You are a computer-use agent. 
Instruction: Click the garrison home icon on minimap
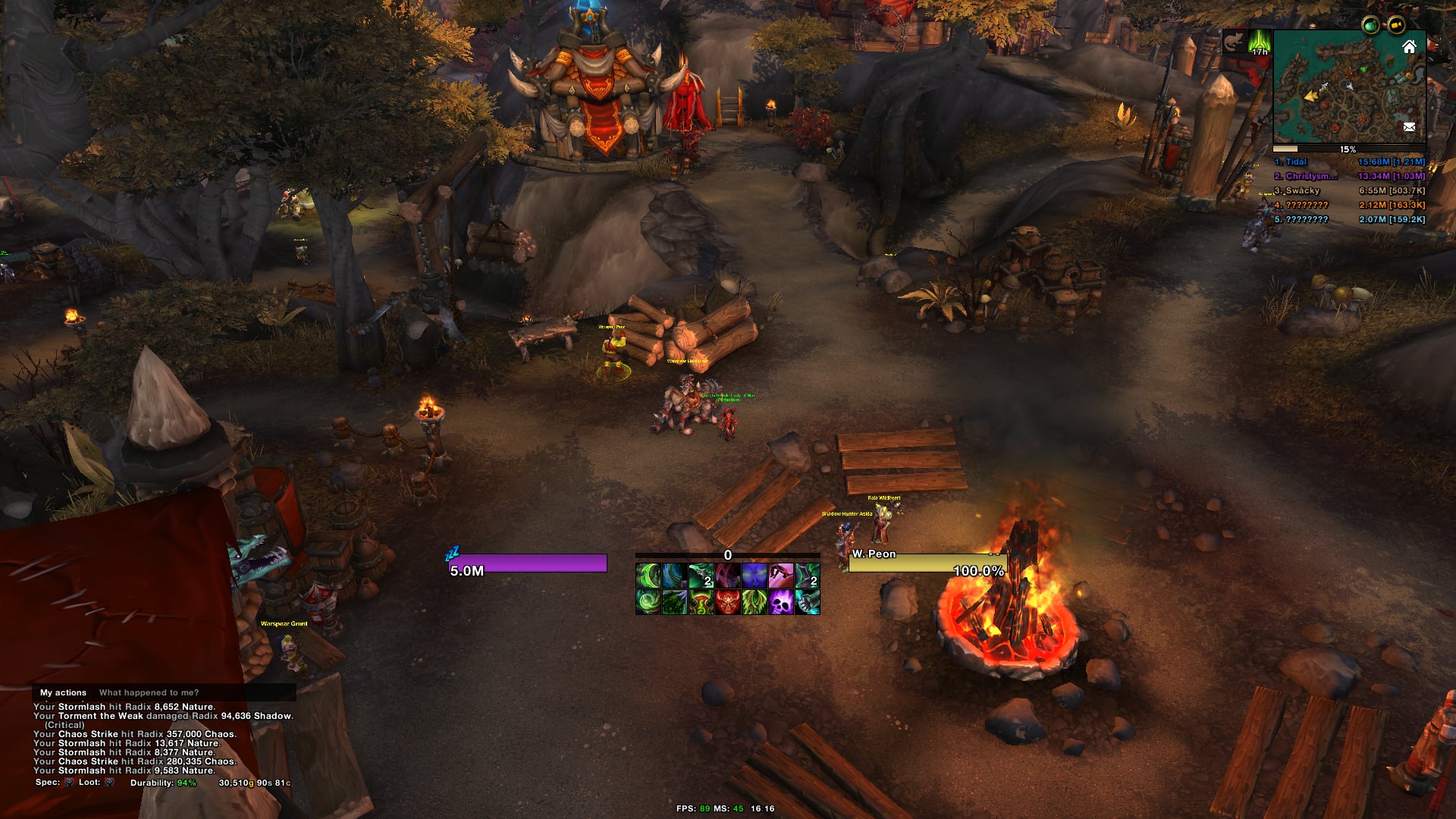pos(1409,47)
